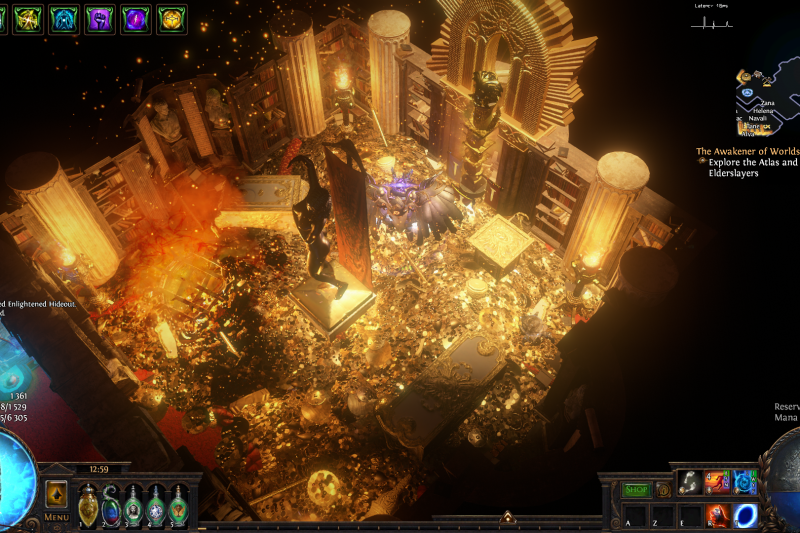Select the yellow radiant-figure buff icon
This screenshot has width=800, height=533.
(28, 18)
